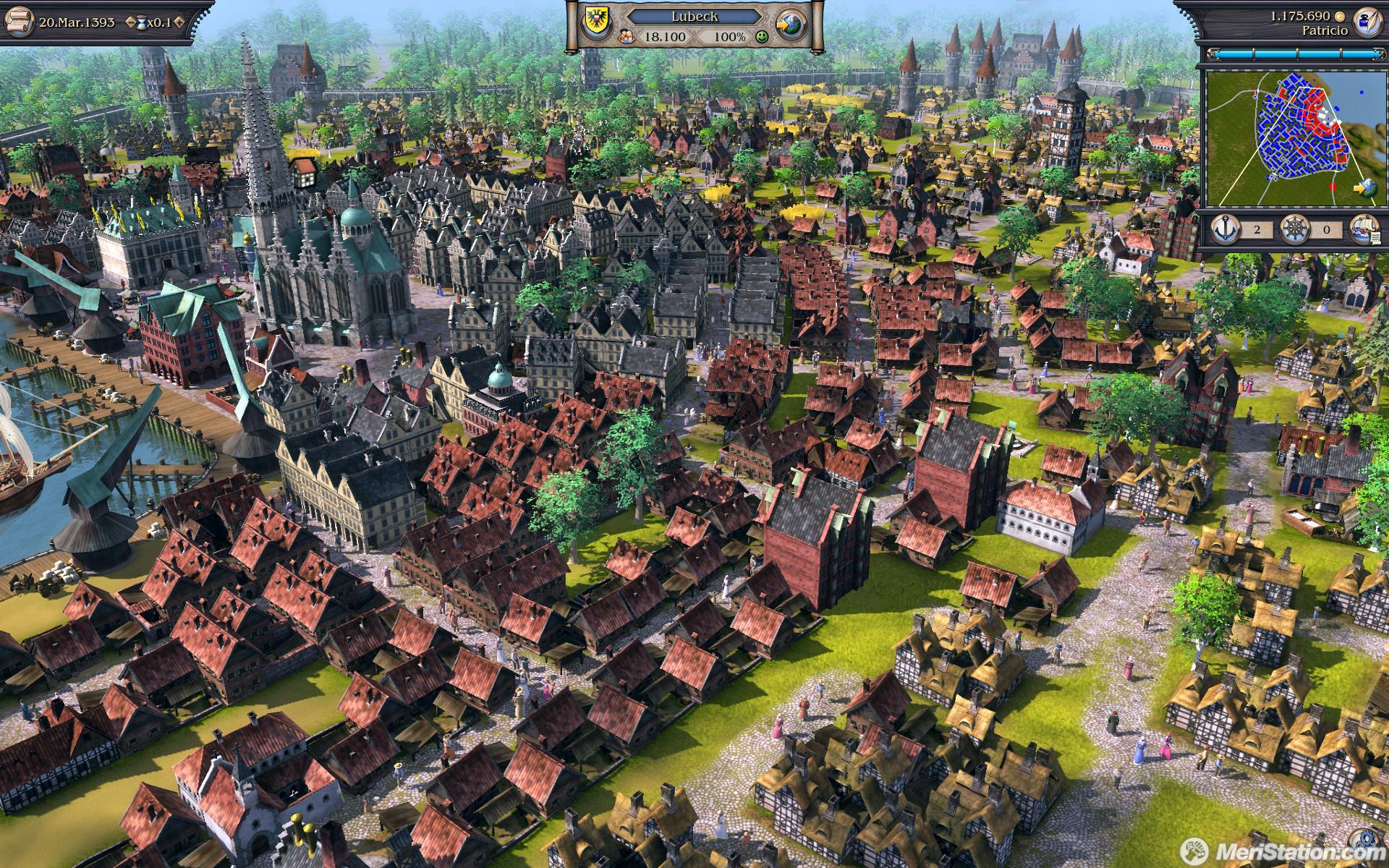Decrease game speed with the minus button

(130, 22)
